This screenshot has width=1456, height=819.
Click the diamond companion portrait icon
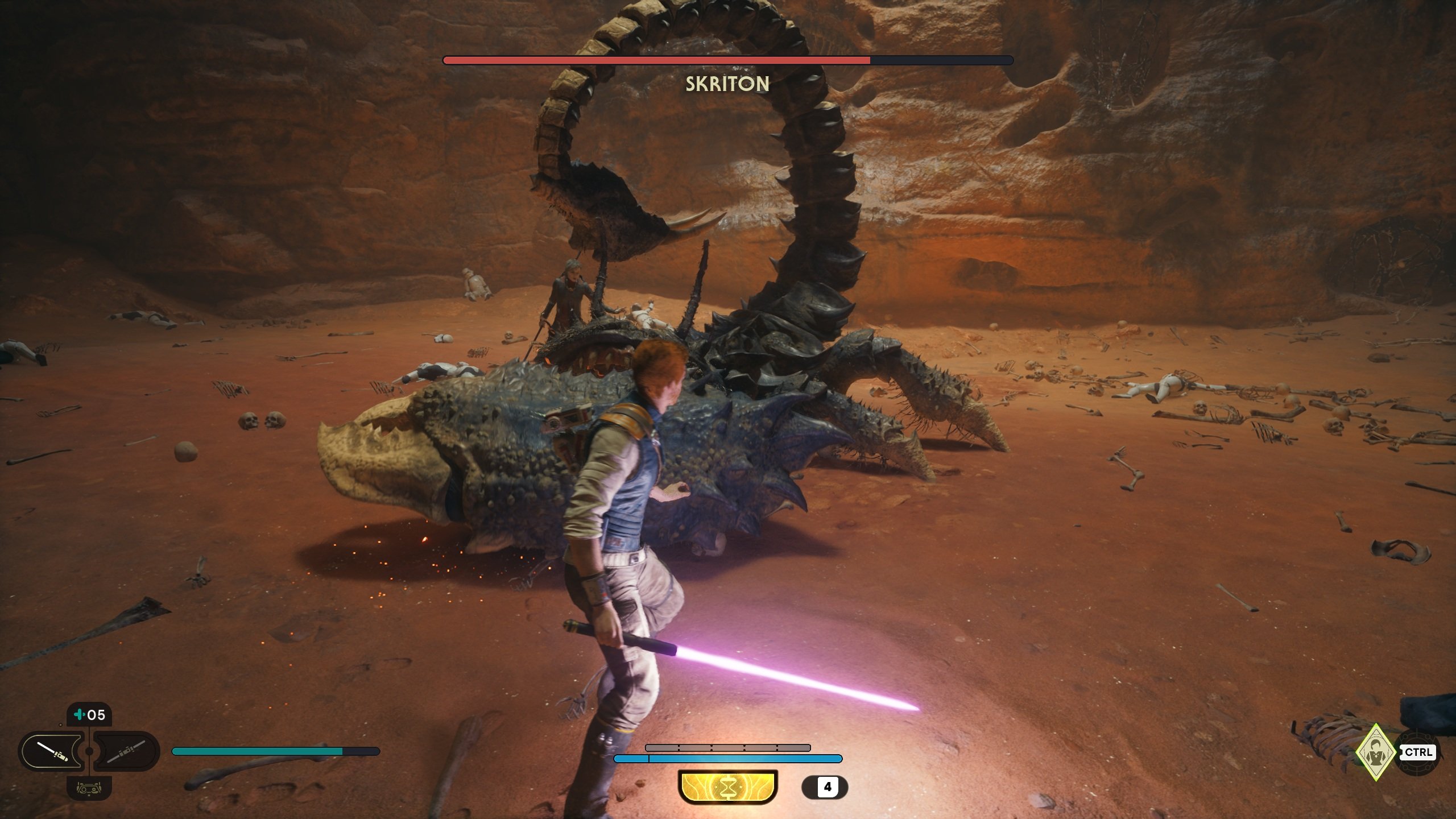click(1375, 752)
